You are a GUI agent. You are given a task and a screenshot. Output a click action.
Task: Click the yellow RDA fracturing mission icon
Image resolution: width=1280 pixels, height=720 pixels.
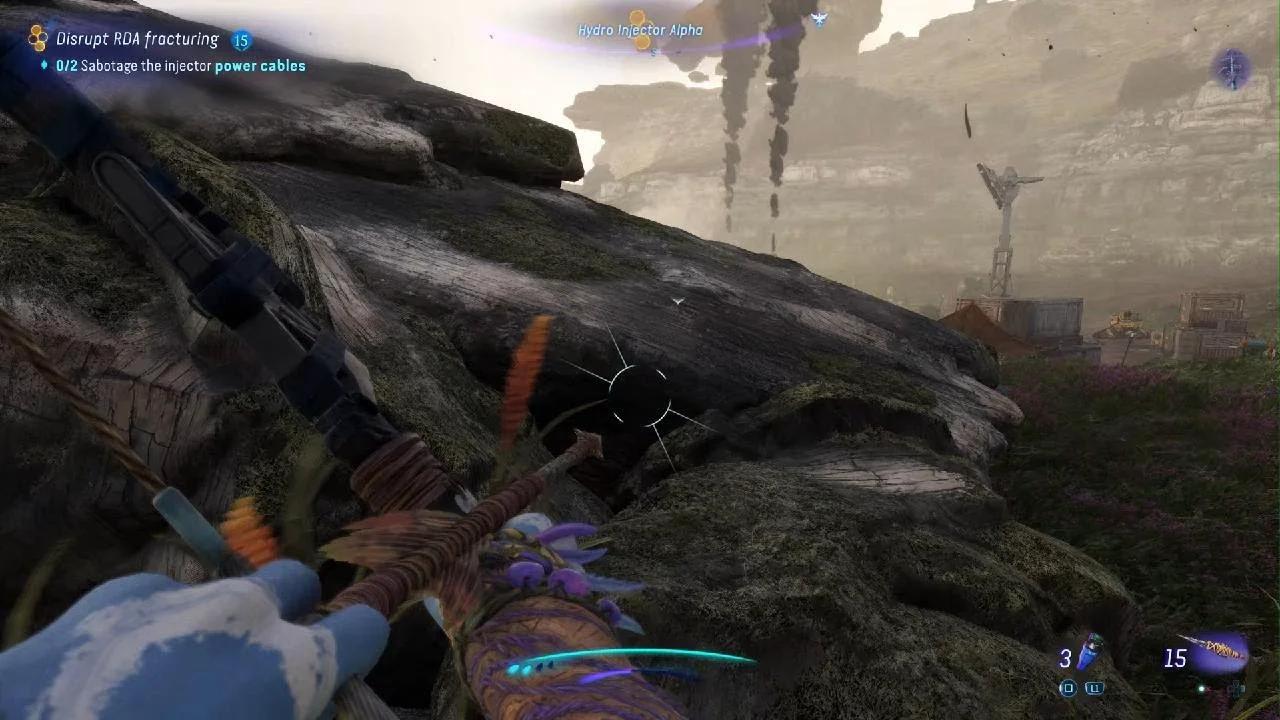38,37
